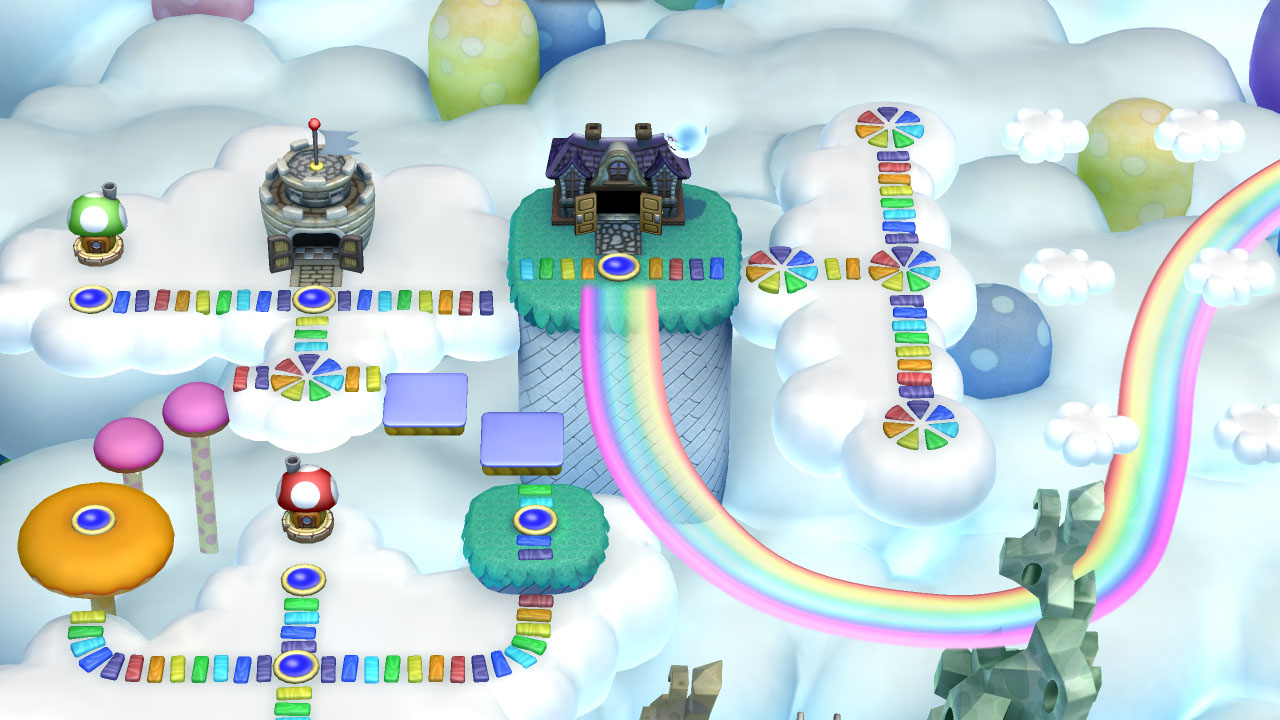Image resolution: width=1280 pixels, height=720 pixels.
Task: Select the level node on orange mushroom
Action: (94, 518)
